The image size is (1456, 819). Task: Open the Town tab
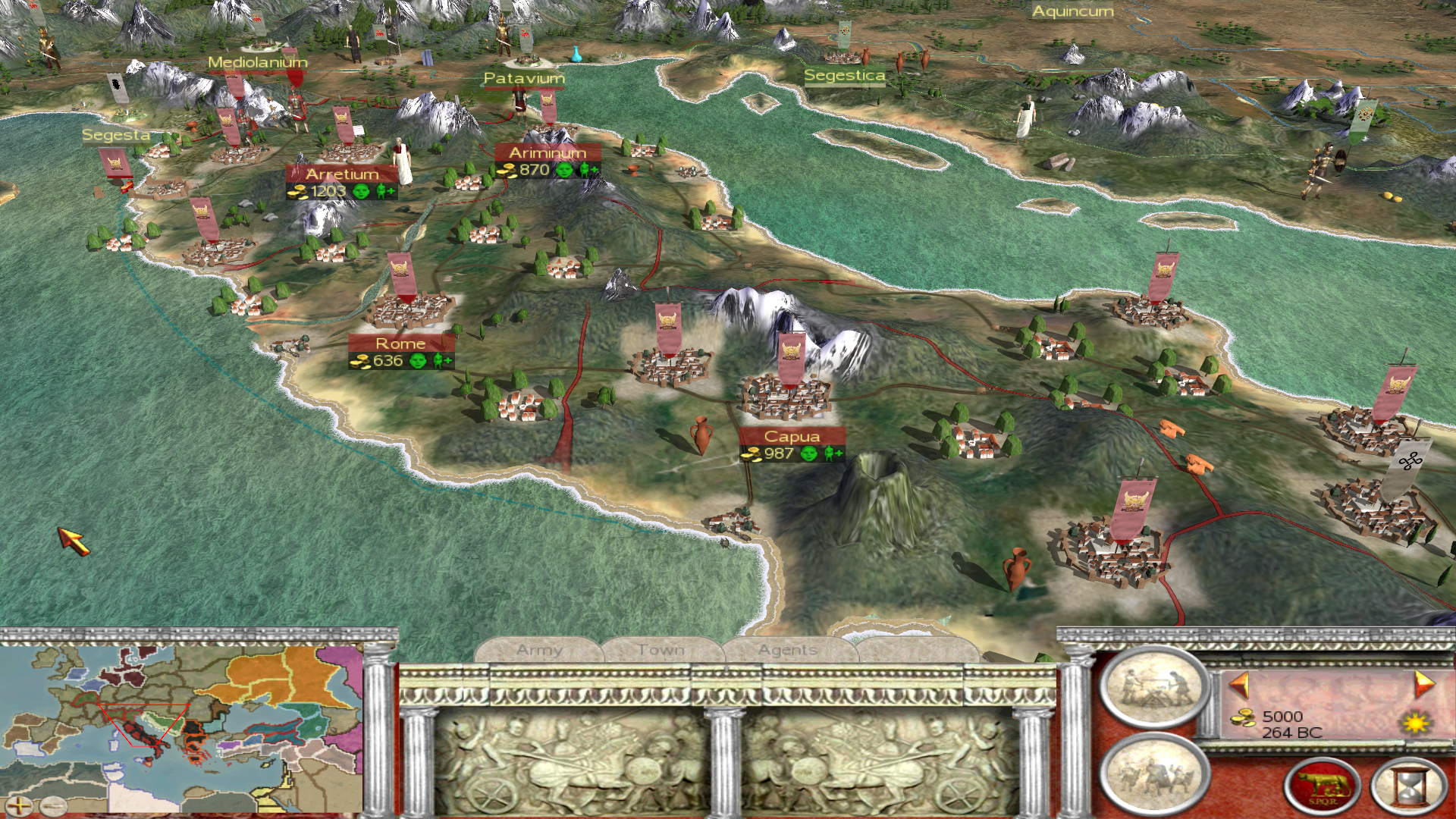point(661,651)
